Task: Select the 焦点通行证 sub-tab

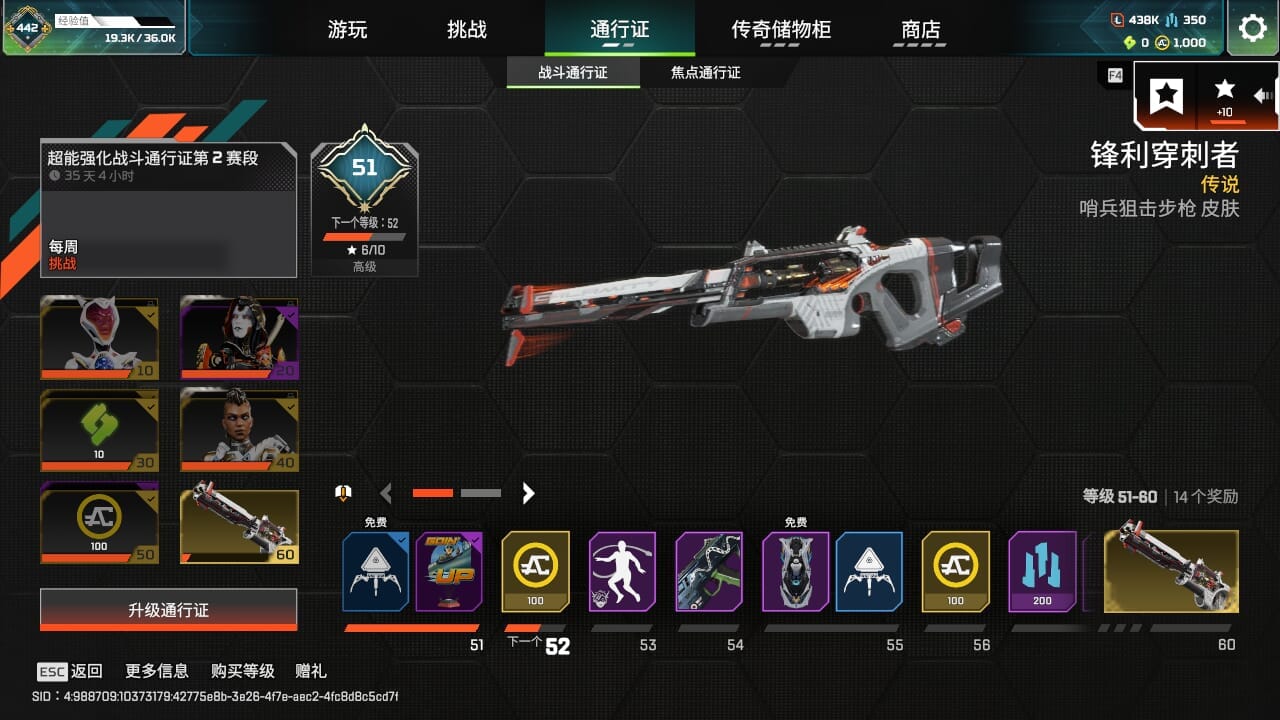Action: click(x=706, y=73)
